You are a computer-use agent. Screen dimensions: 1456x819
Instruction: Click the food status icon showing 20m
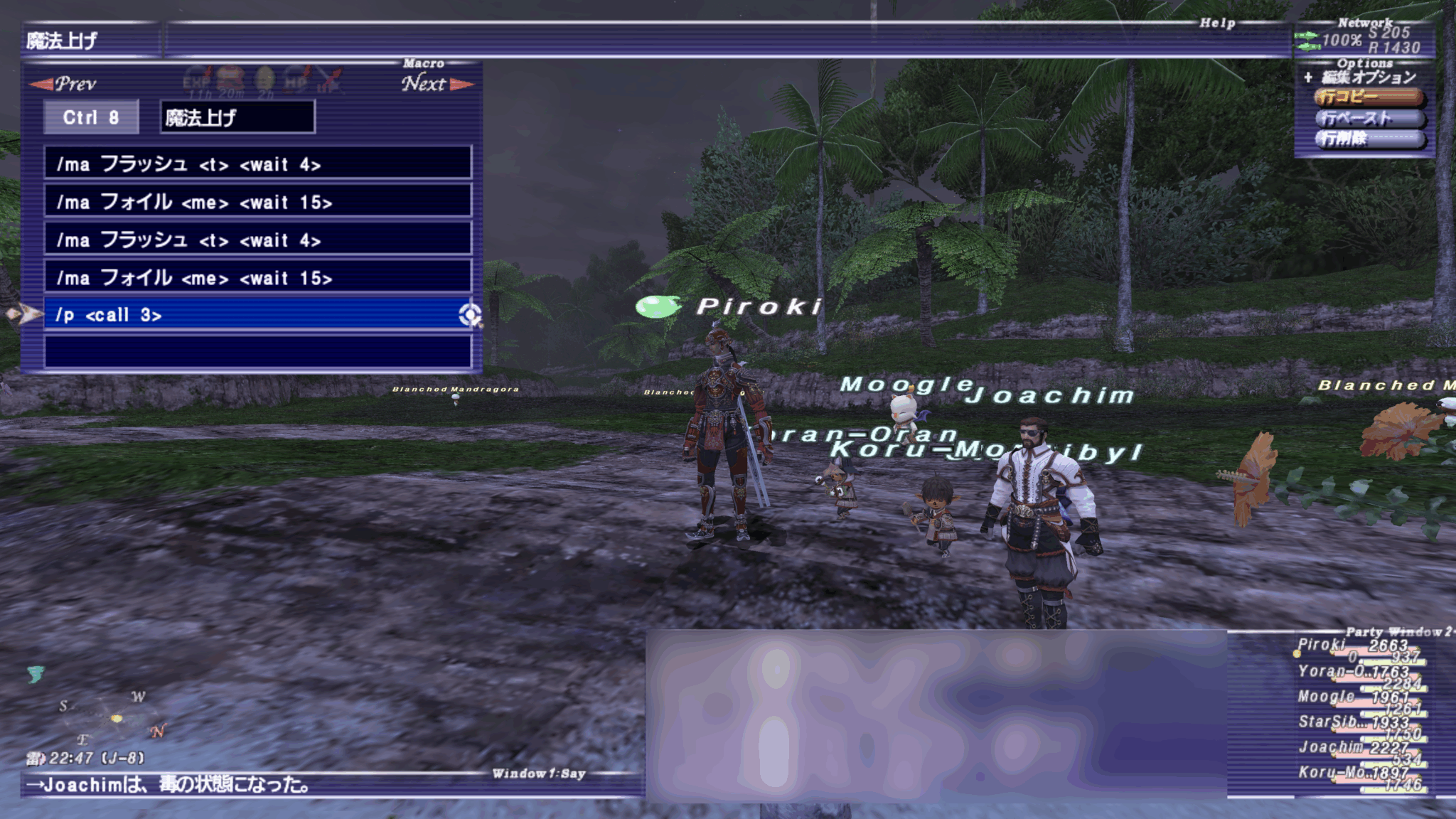click(229, 77)
